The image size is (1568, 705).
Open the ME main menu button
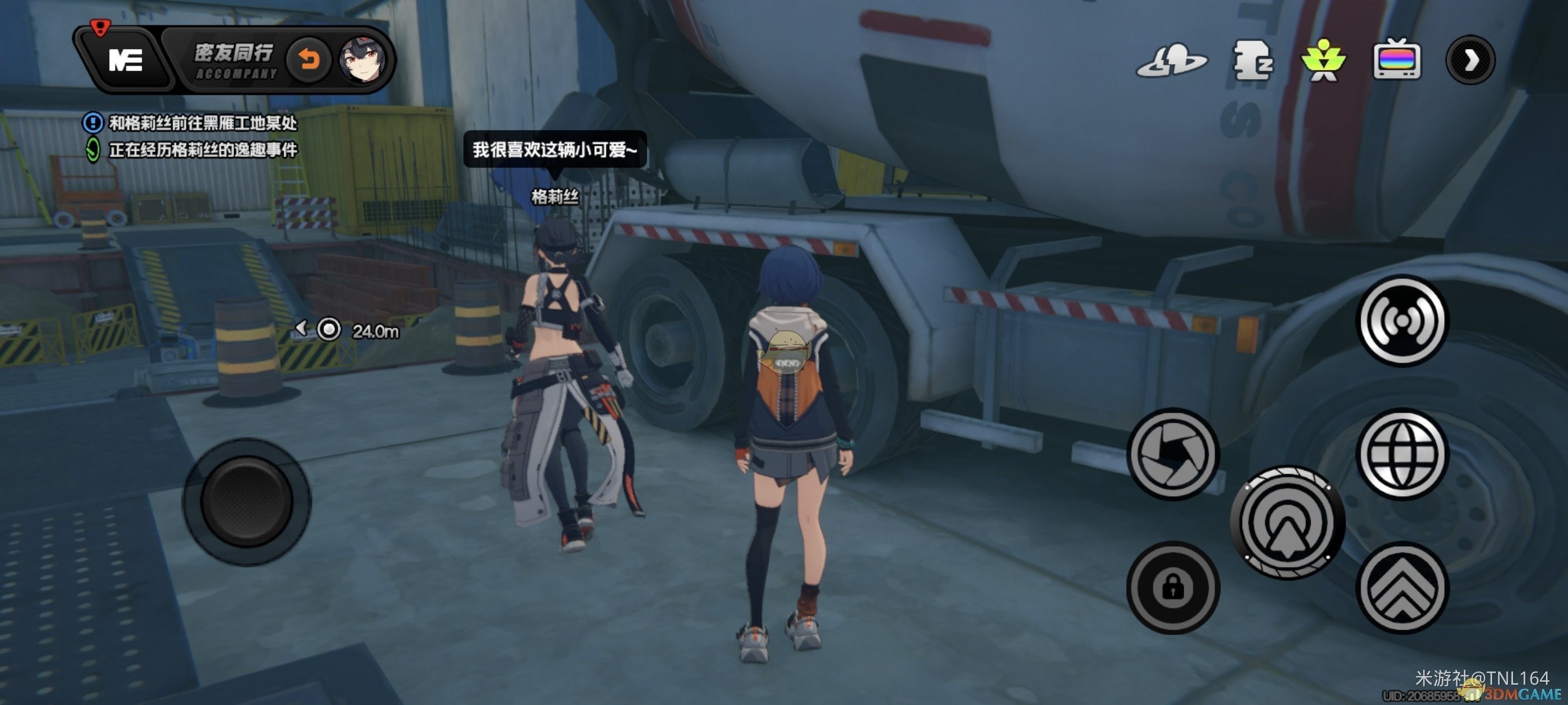click(x=125, y=60)
